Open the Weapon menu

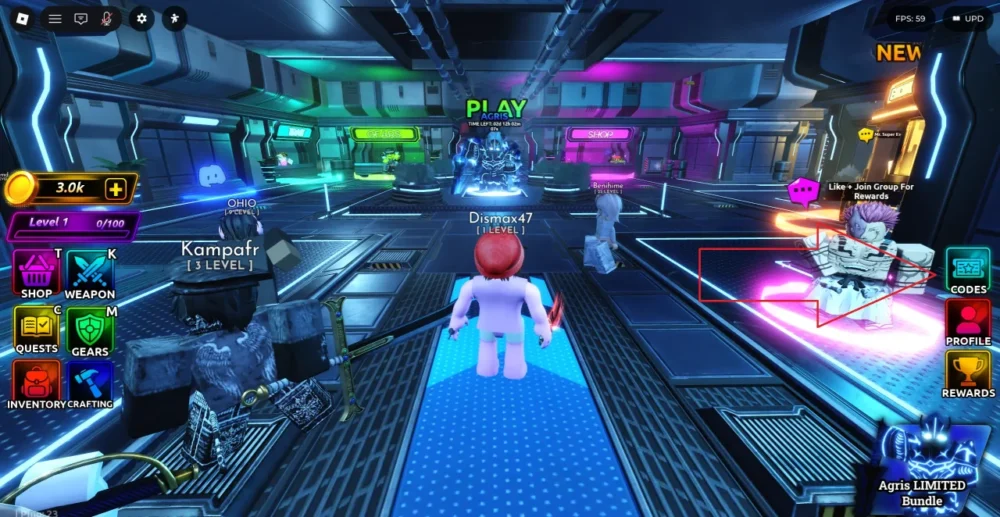point(90,273)
